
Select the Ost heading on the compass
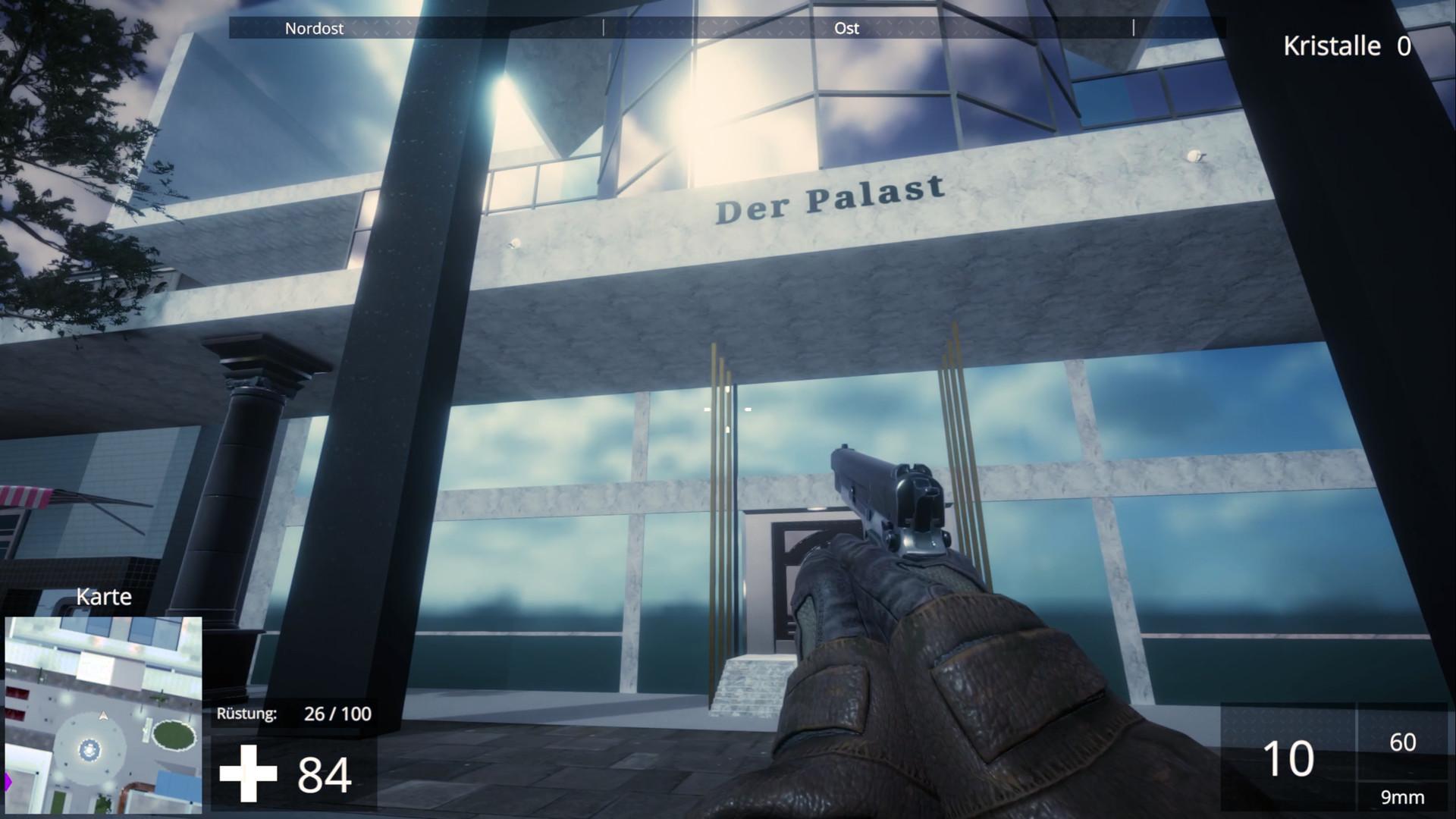[846, 28]
